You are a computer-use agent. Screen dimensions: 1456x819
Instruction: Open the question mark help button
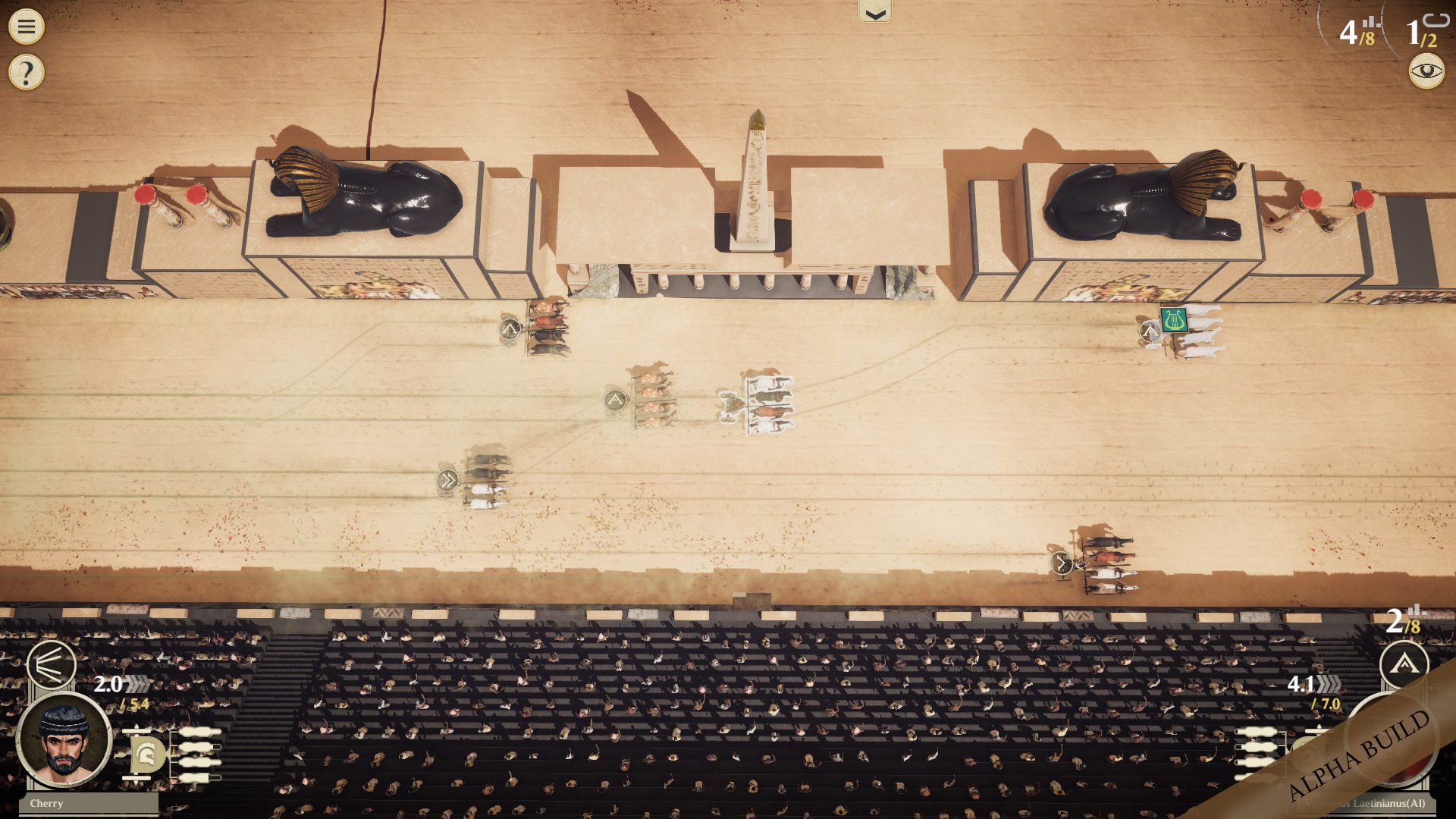[x=27, y=73]
